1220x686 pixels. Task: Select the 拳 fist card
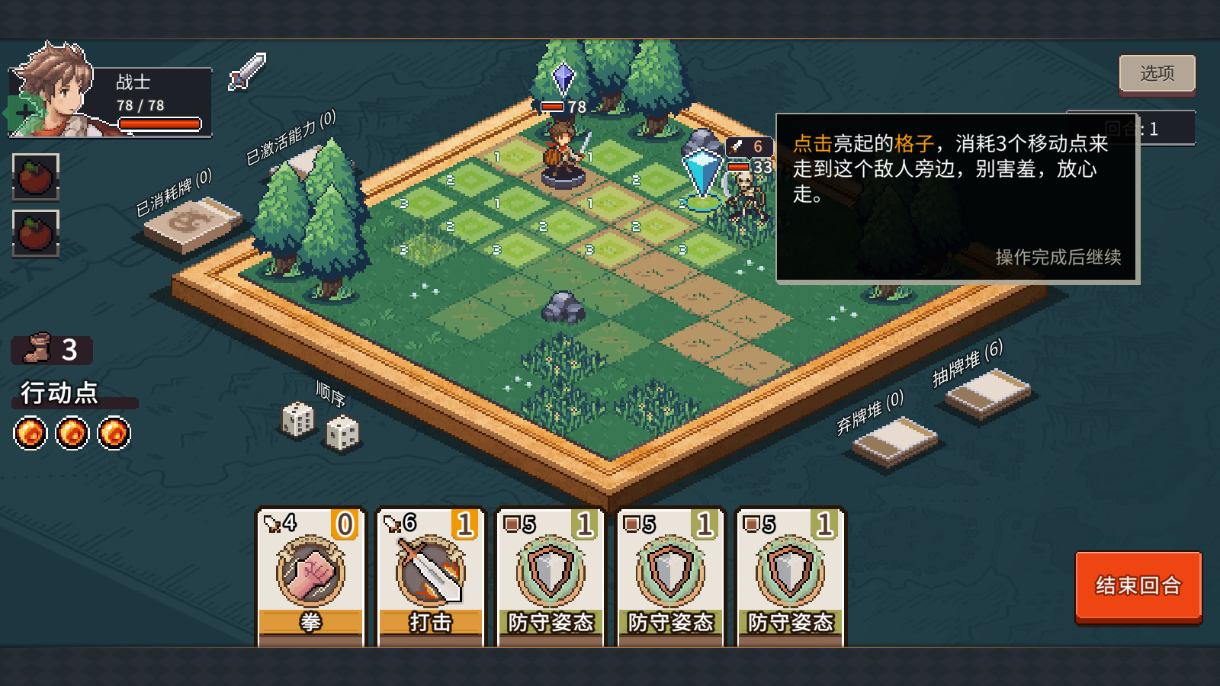click(310, 576)
